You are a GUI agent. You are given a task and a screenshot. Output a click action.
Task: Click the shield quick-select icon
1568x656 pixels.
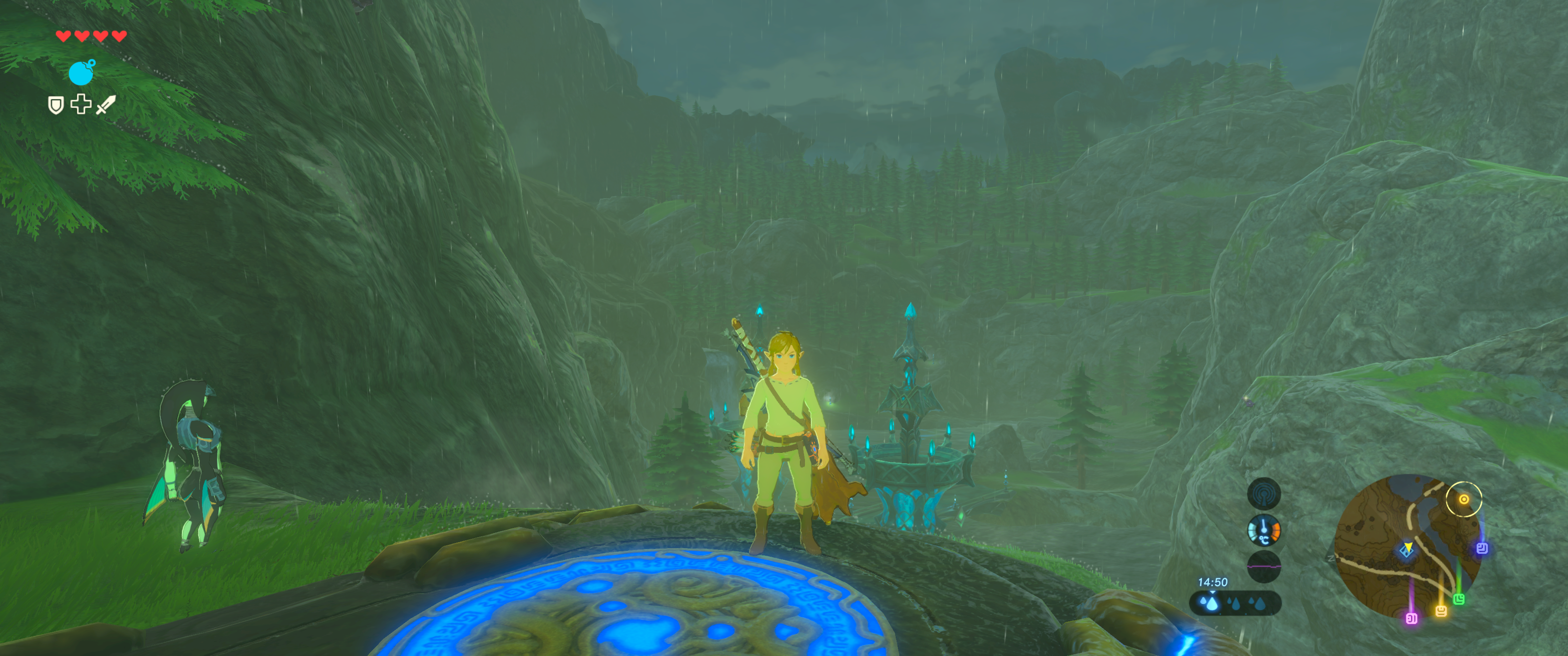pyautogui.click(x=56, y=105)
